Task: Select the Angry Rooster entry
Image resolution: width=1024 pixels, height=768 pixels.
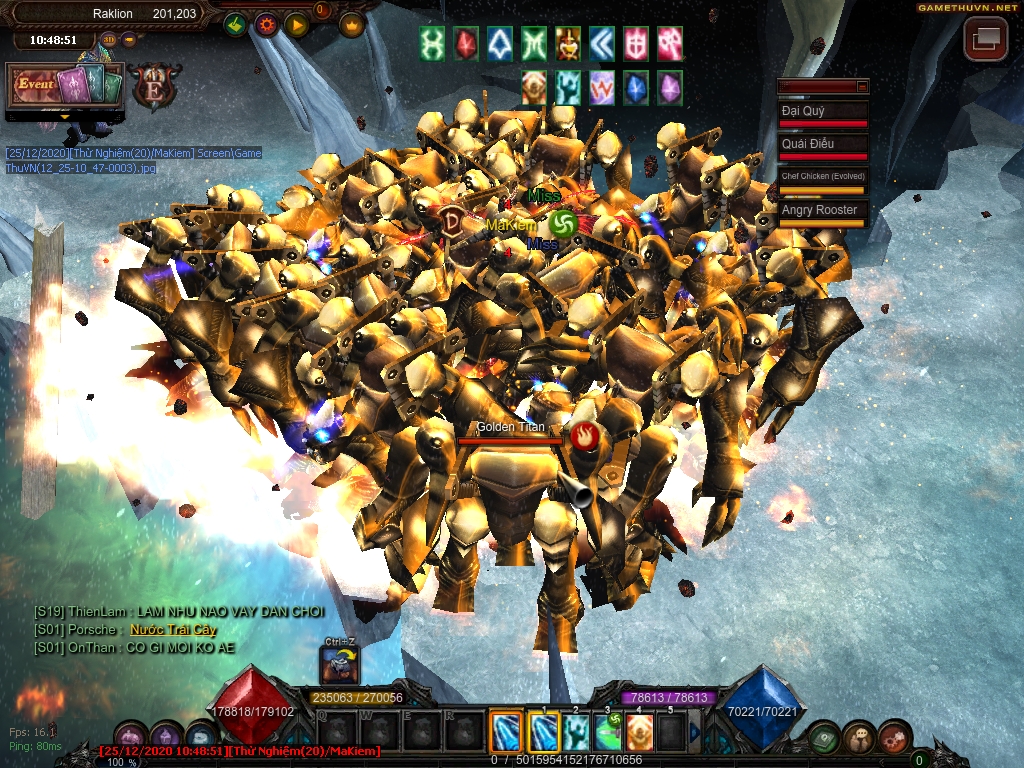Action: tap(823, 212)
